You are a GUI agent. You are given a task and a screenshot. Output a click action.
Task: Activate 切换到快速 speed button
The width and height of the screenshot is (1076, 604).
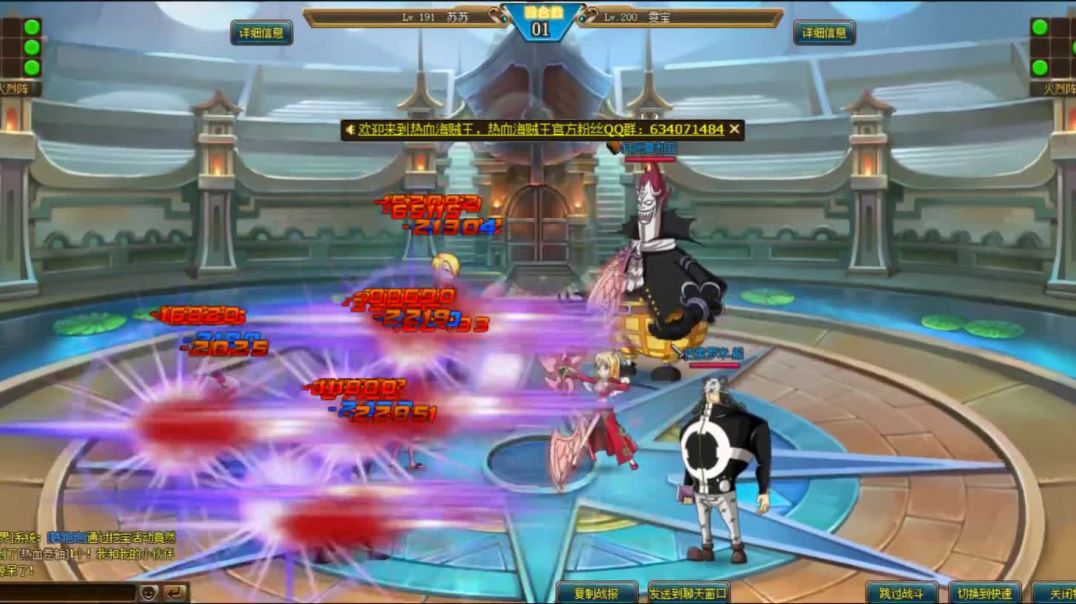tap(984, 593)
